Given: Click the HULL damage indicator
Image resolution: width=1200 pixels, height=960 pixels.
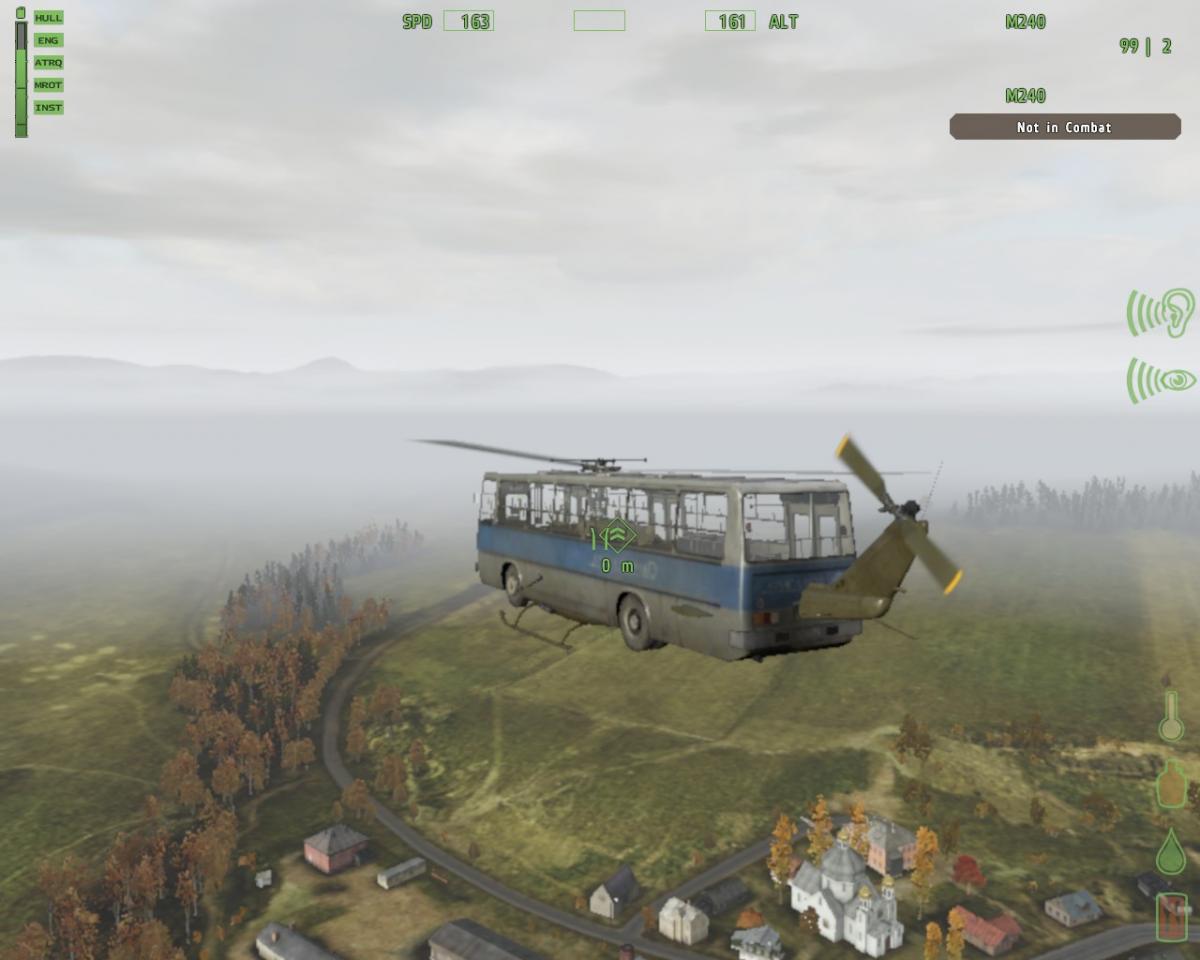Looking at the screenshot, I should (48, 18).
